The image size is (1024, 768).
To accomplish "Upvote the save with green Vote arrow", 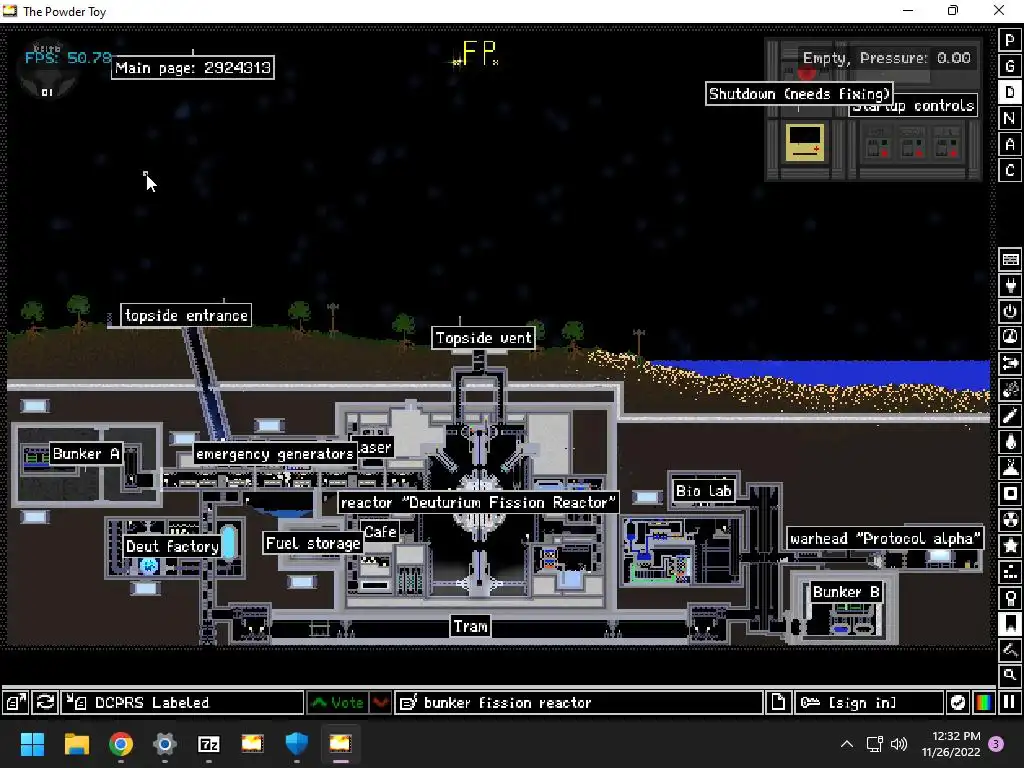I will (x=337, y=703).
